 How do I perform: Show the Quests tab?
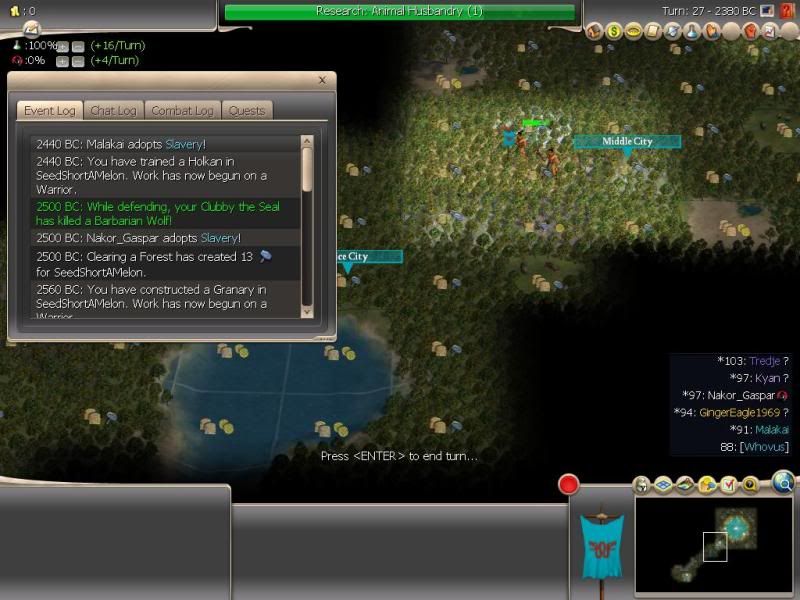tap(245, 111)
